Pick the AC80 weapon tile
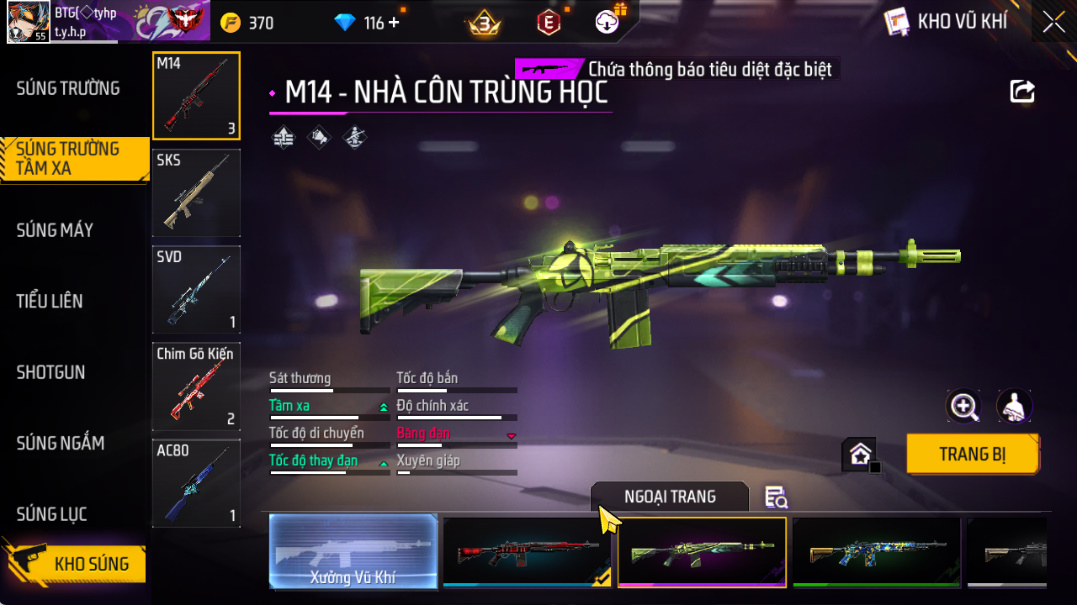This screenshot has height=605, width=1077. pos(196,483)
